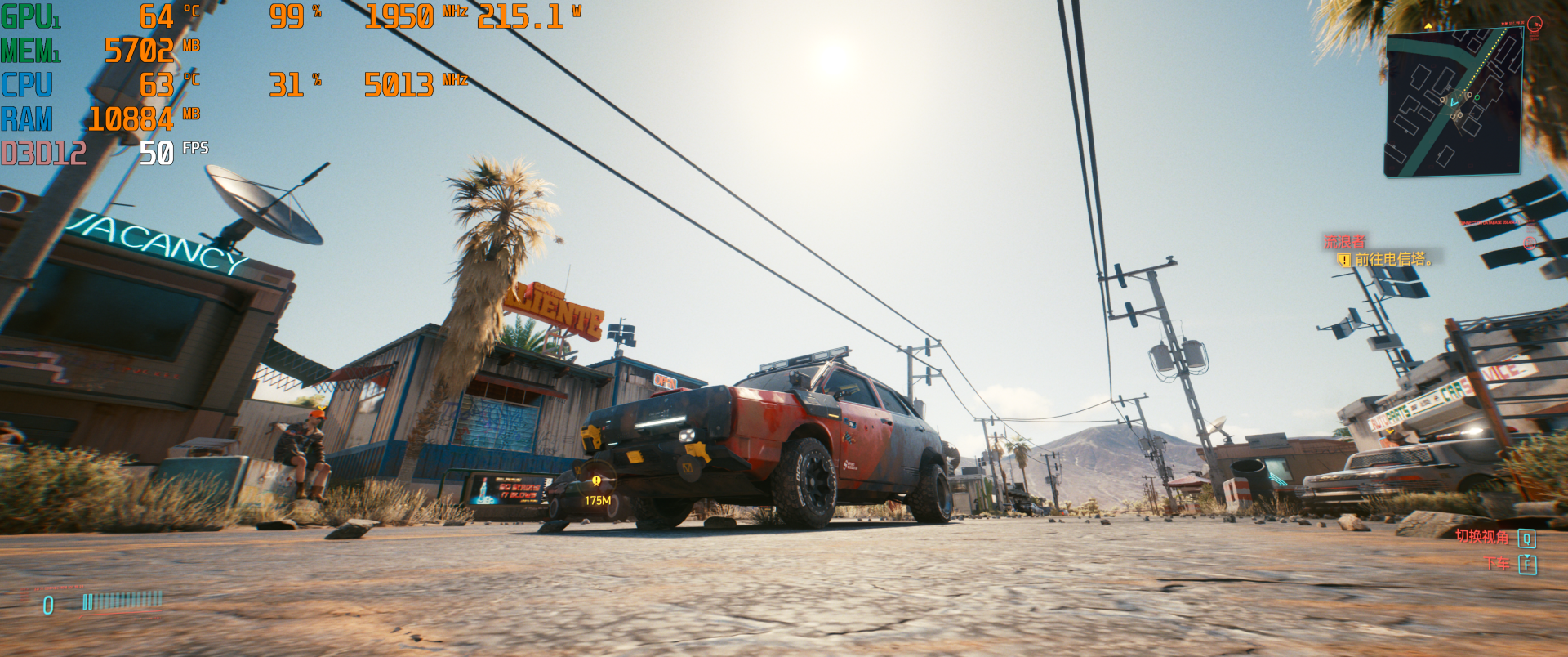The width and height of the screenshot is (1568, 657).
Task: Select the green circle marker on the minimap
Action: 1477,98
